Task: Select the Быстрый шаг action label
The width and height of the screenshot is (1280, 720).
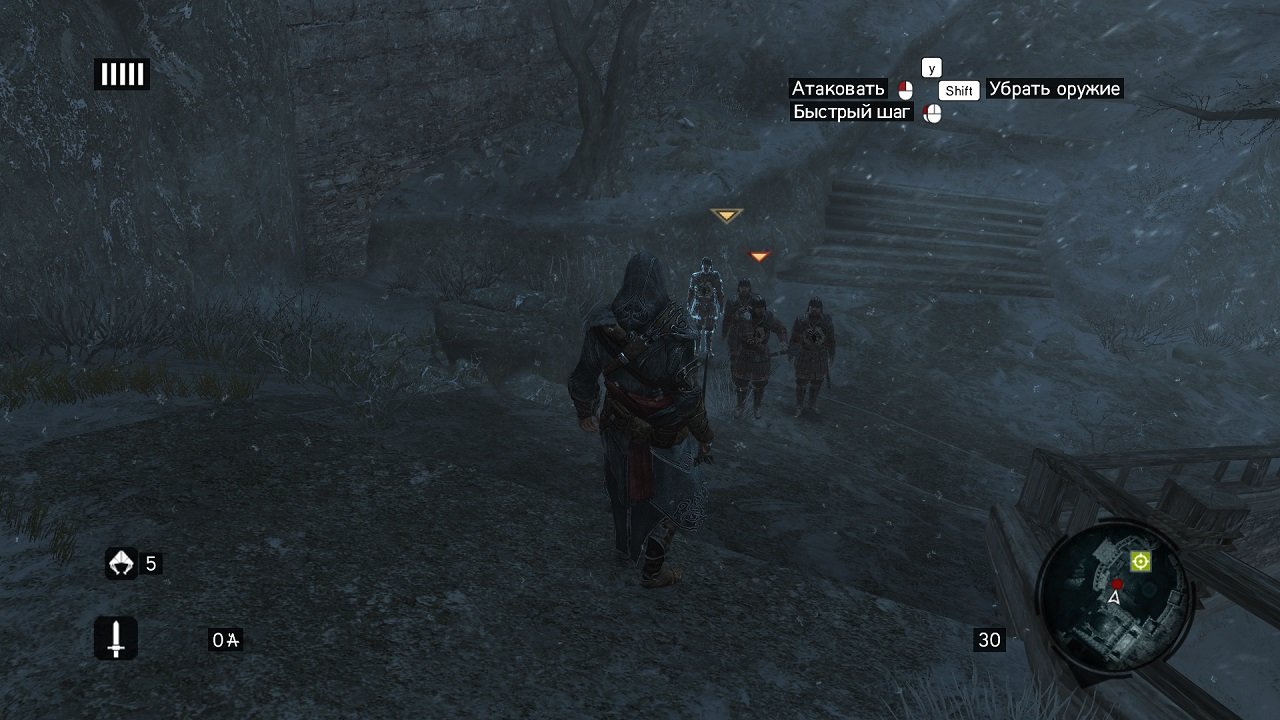Action: [852, 113]
